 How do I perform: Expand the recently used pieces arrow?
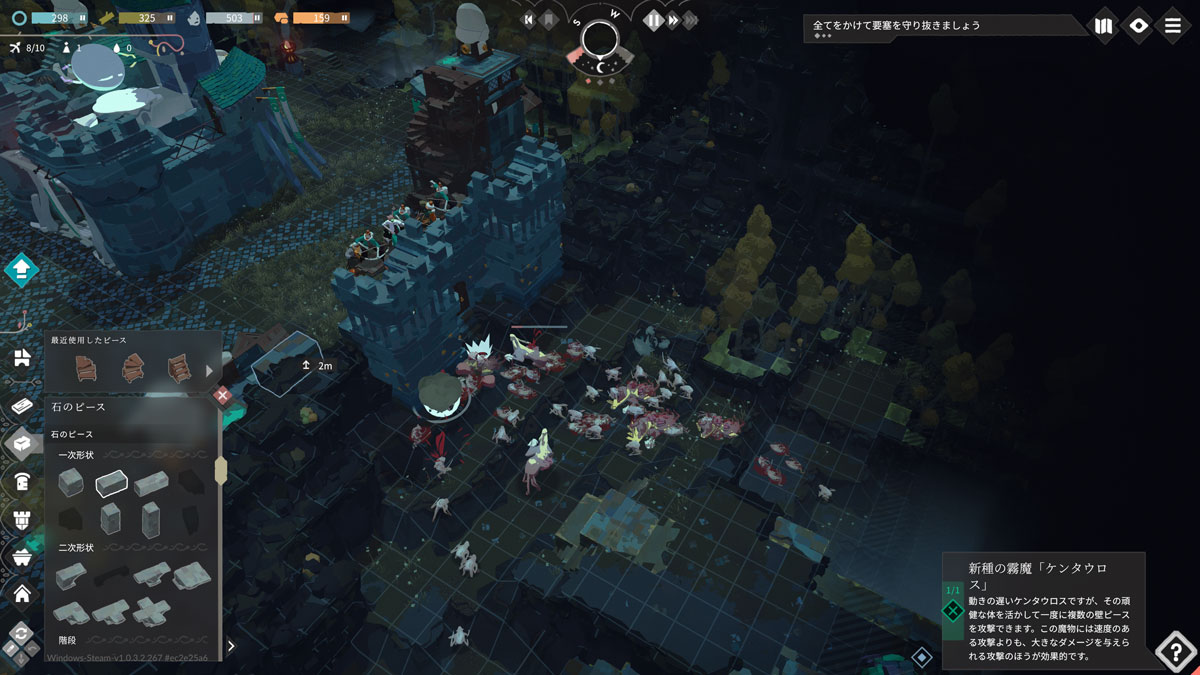pos(209,370)
